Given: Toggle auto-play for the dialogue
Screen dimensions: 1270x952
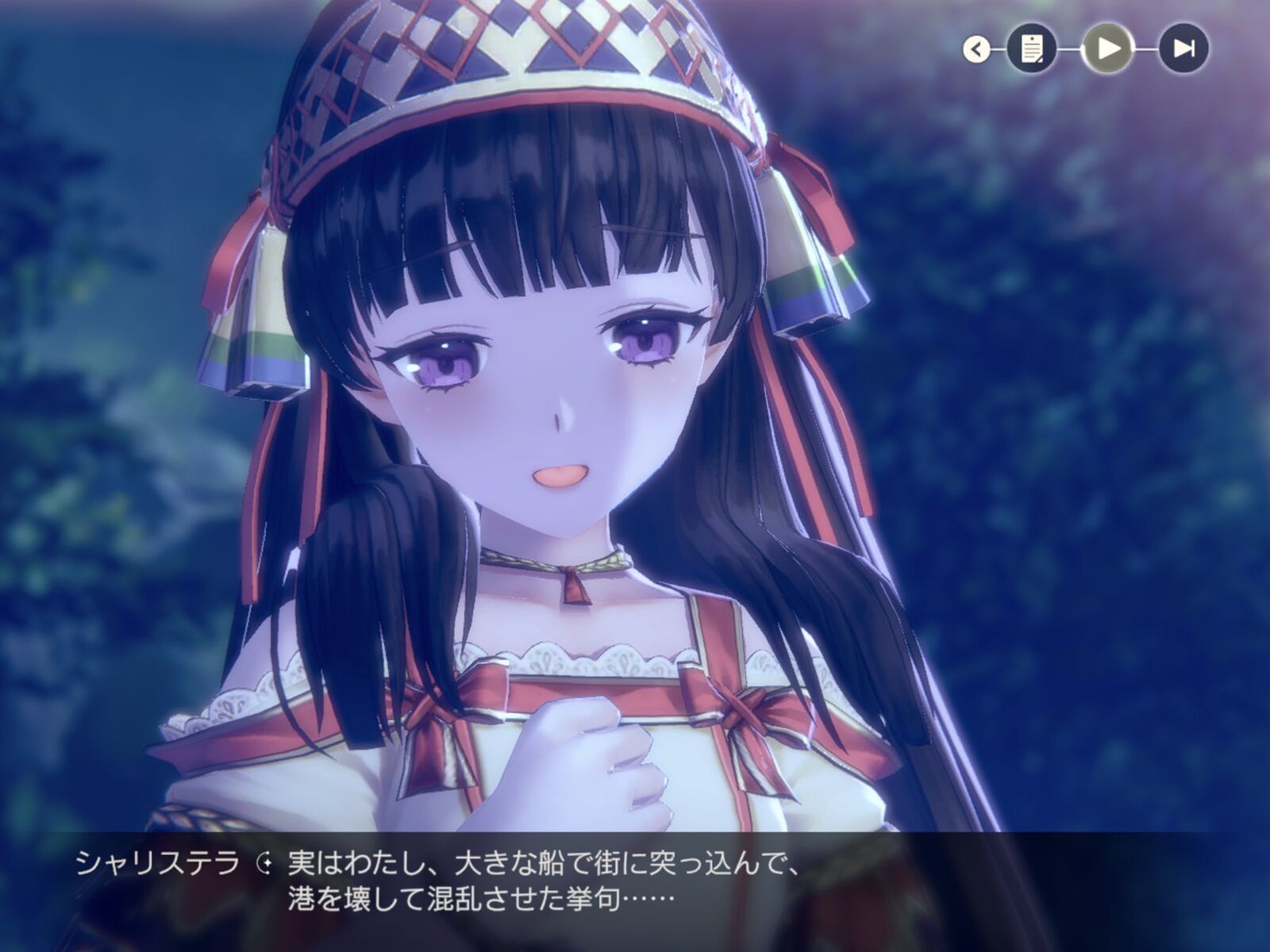Looking at the screenshot, I should coord(1108,49).
